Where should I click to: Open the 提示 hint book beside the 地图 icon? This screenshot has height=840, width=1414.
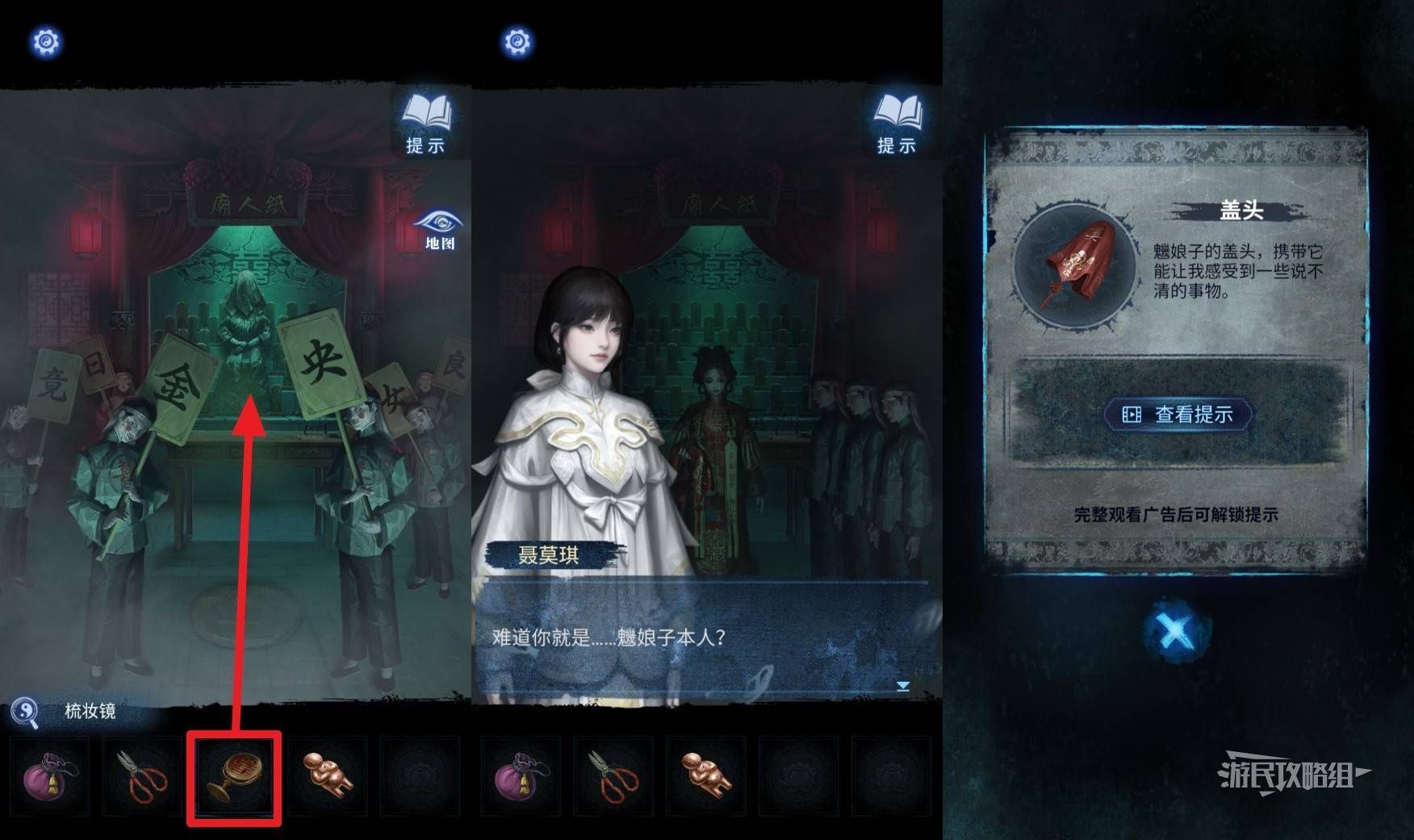pos(425,123)
